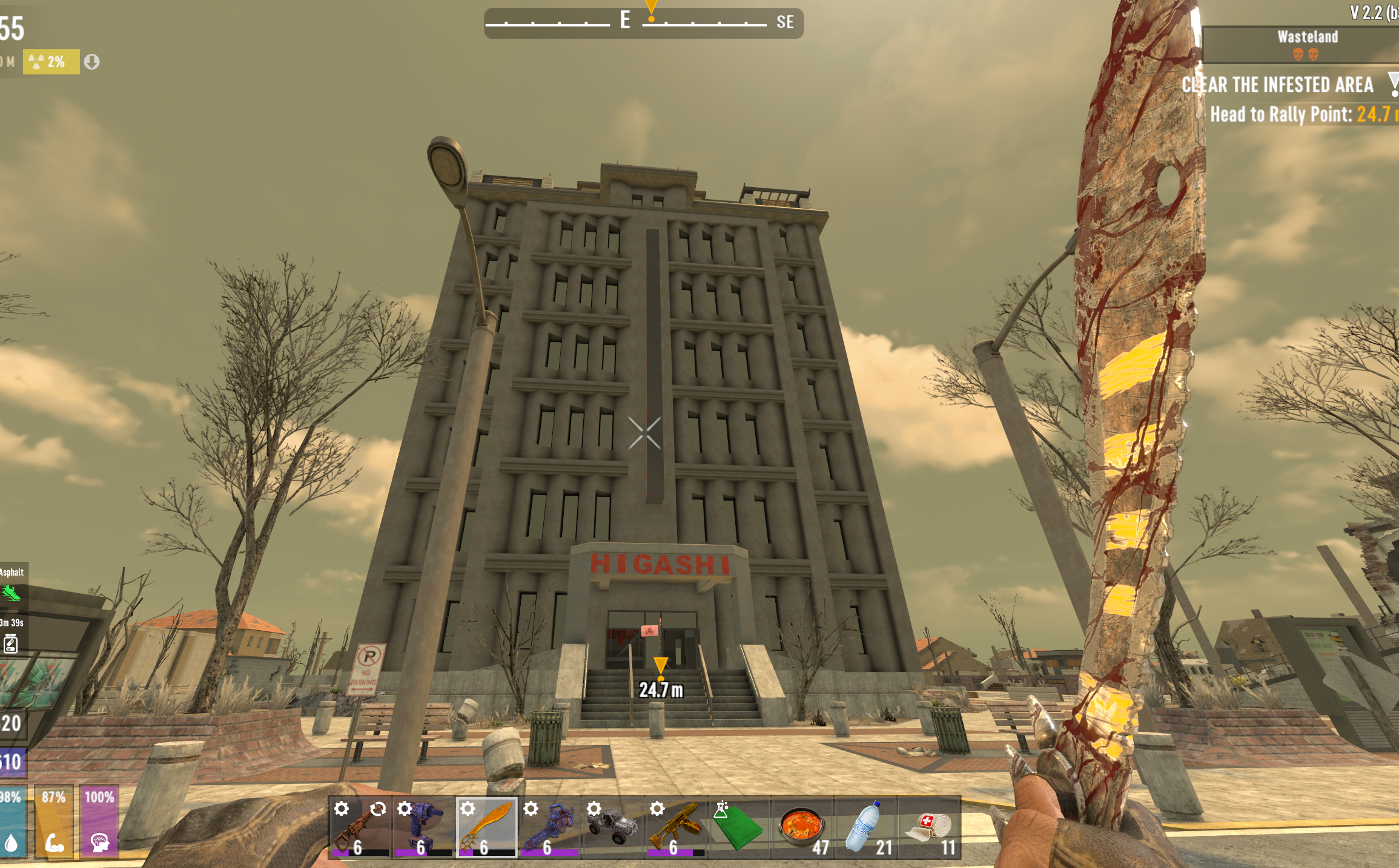
Task: Click the round down-arrow icon beside radiation
Action: point(91,62)
